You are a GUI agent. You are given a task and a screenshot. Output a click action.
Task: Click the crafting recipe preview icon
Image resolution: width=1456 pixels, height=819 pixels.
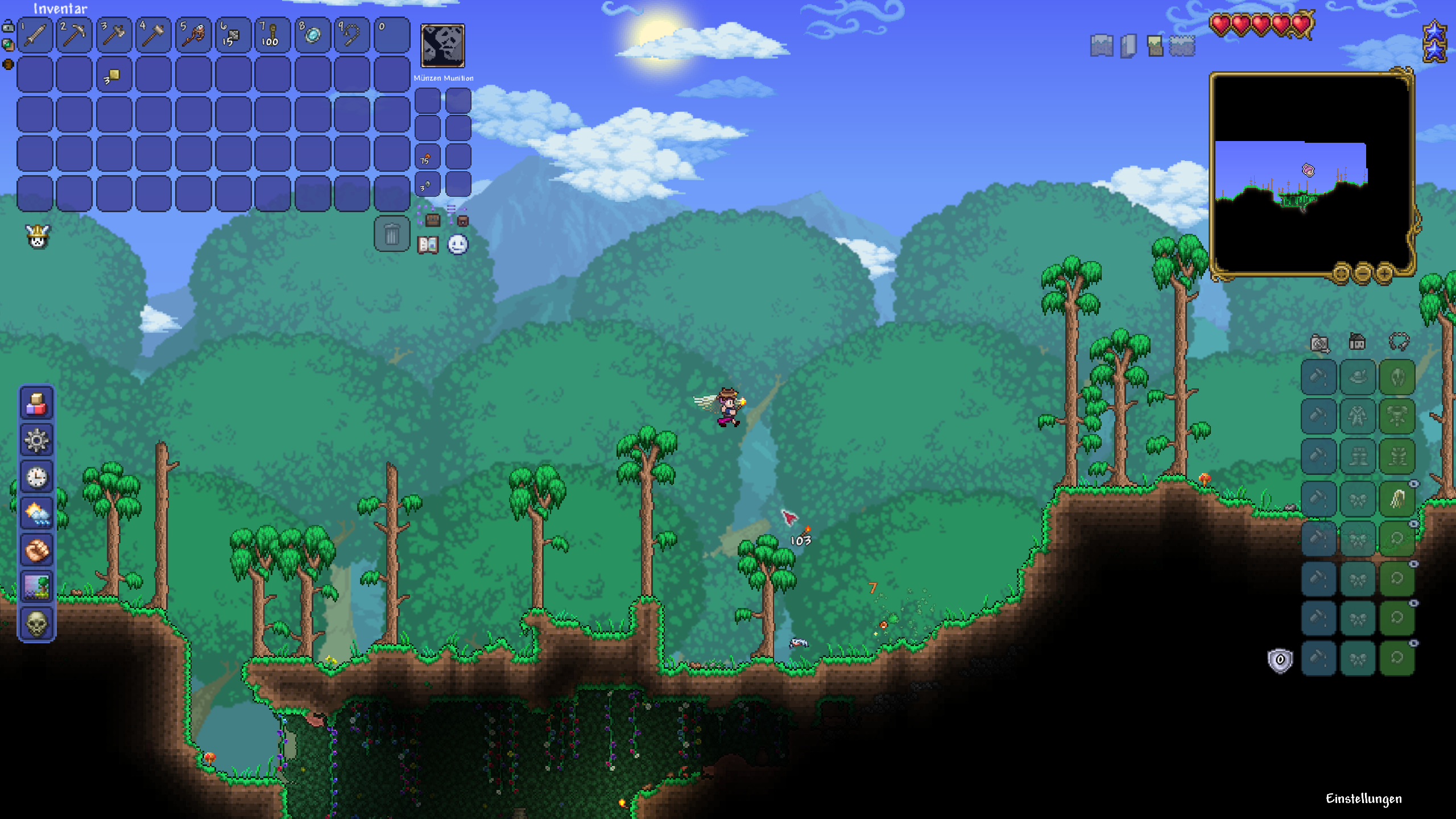(x=442, y=45)
